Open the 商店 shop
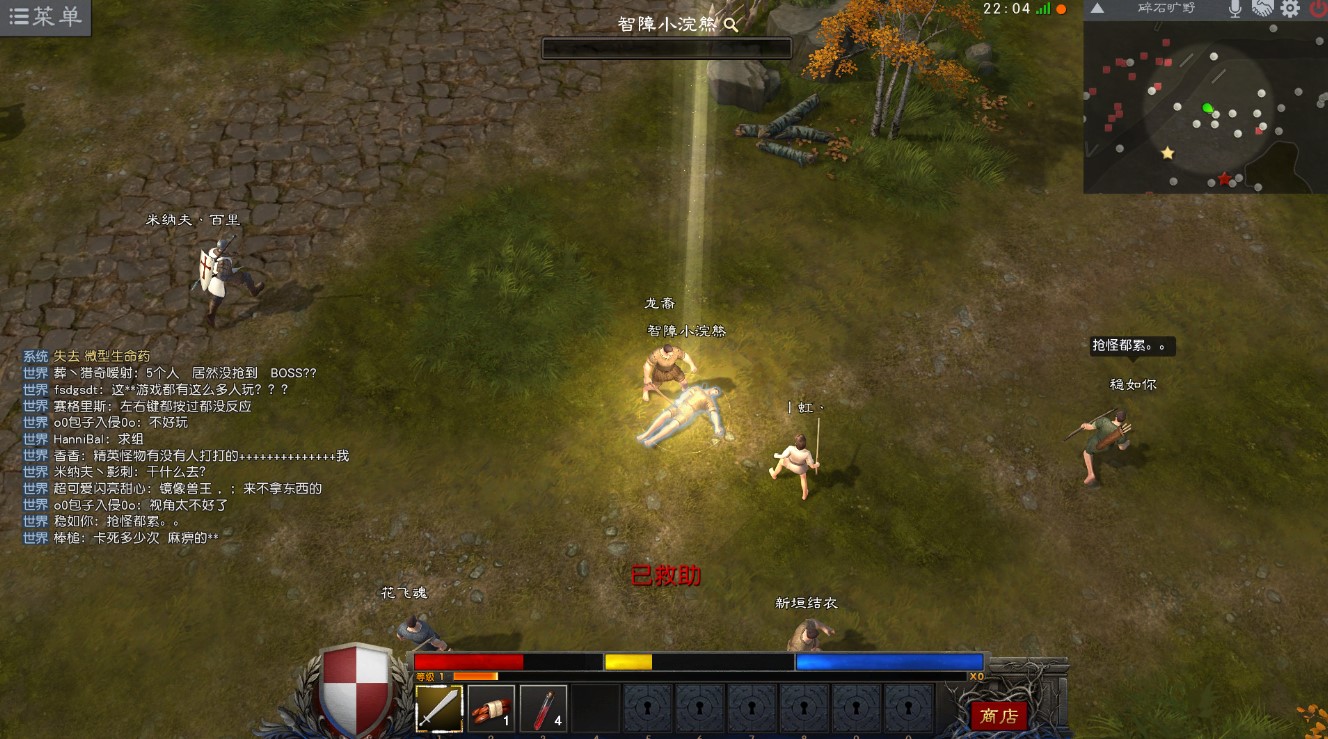This screenshot has height=739, width=1328. 998,716
